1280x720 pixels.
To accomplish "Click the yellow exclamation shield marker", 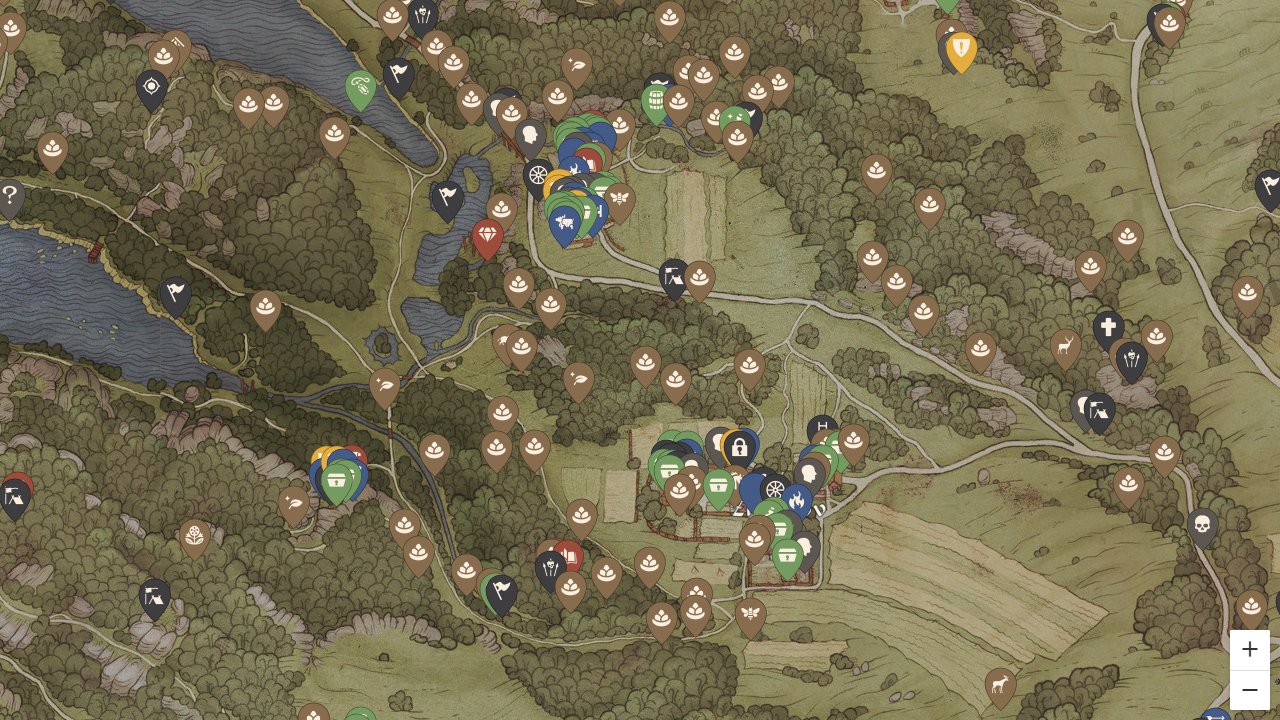I will point(959,45).
